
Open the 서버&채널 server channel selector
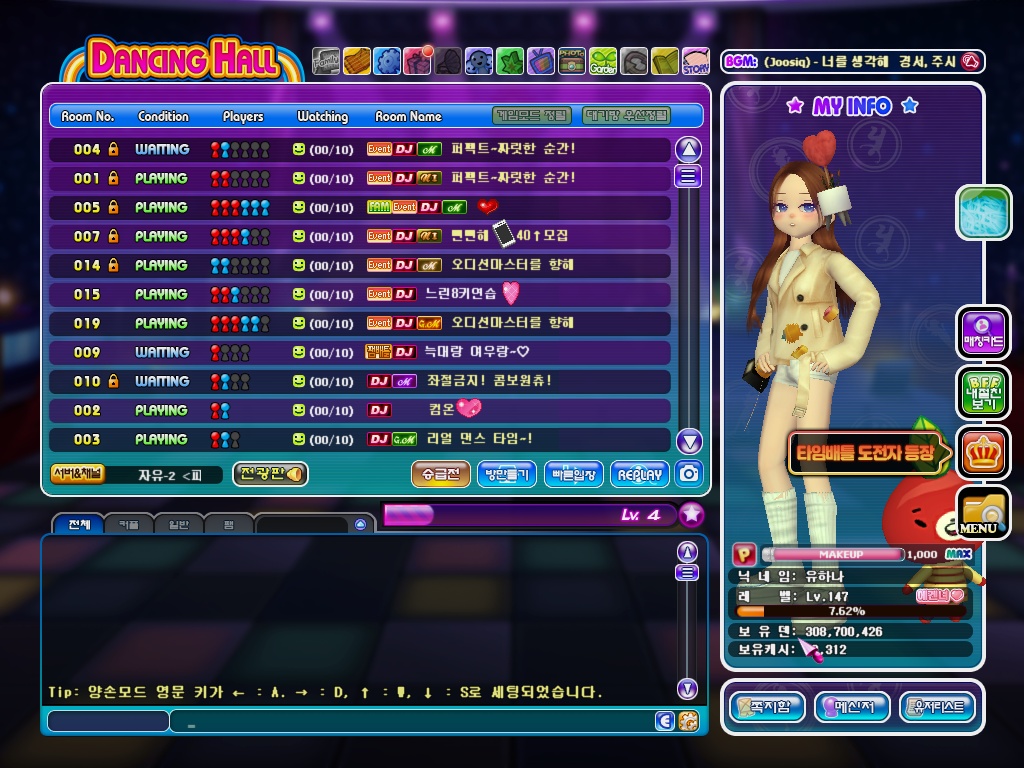coord(77,474)
